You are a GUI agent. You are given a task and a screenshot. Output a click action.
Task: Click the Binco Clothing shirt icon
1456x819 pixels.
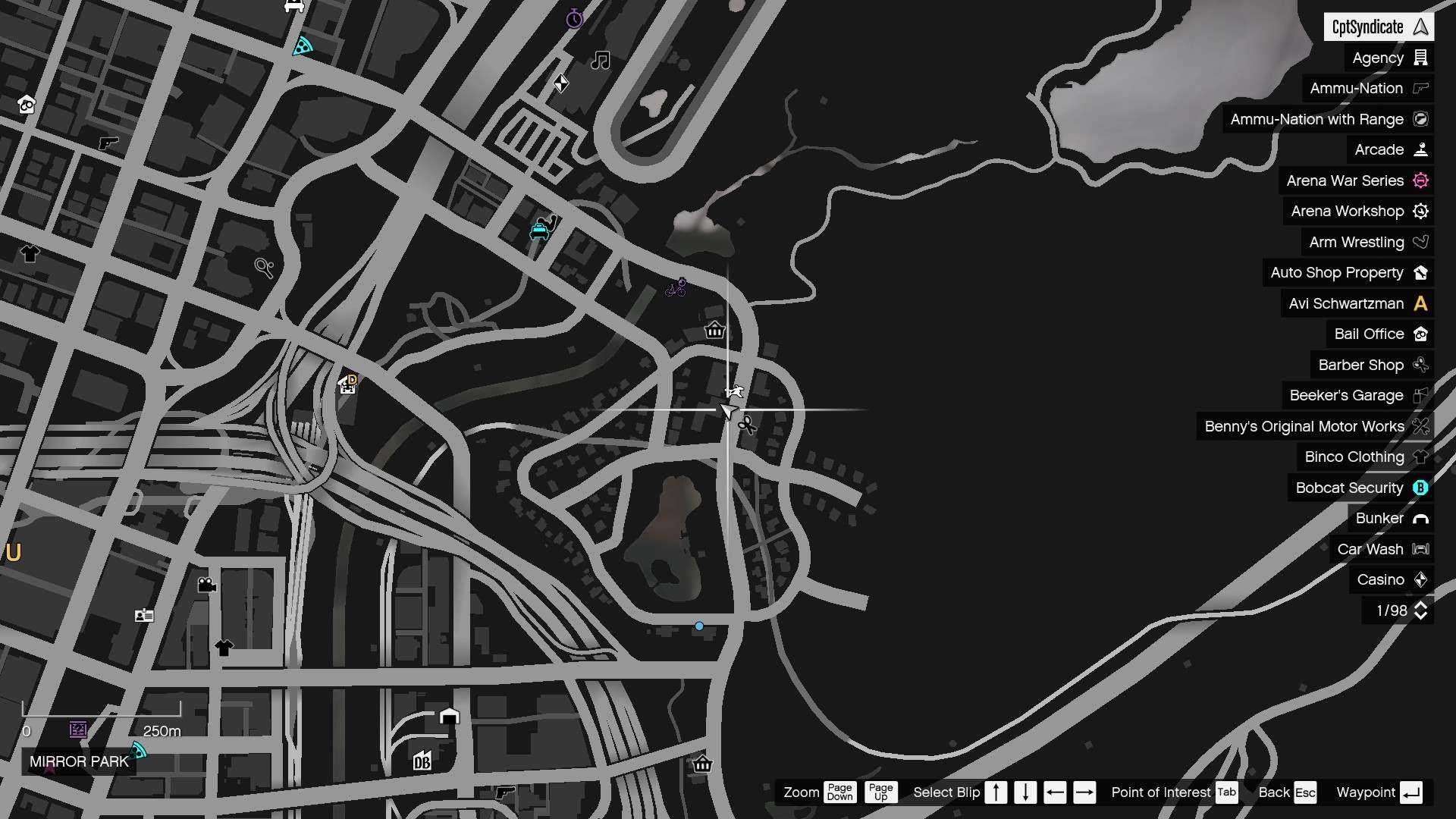[x=1422, y=457]
